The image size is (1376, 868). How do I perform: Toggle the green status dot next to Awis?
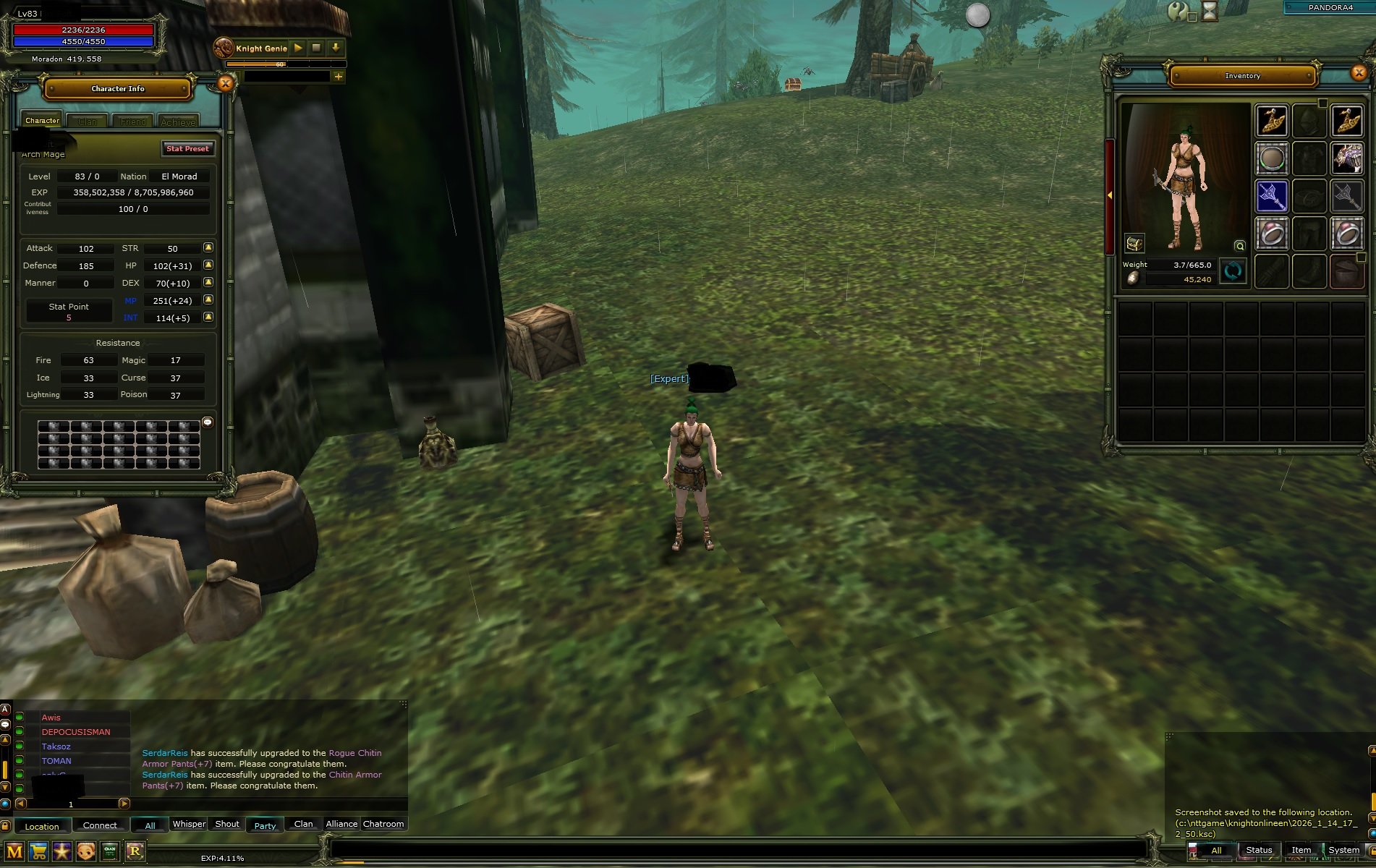[20, 718]
